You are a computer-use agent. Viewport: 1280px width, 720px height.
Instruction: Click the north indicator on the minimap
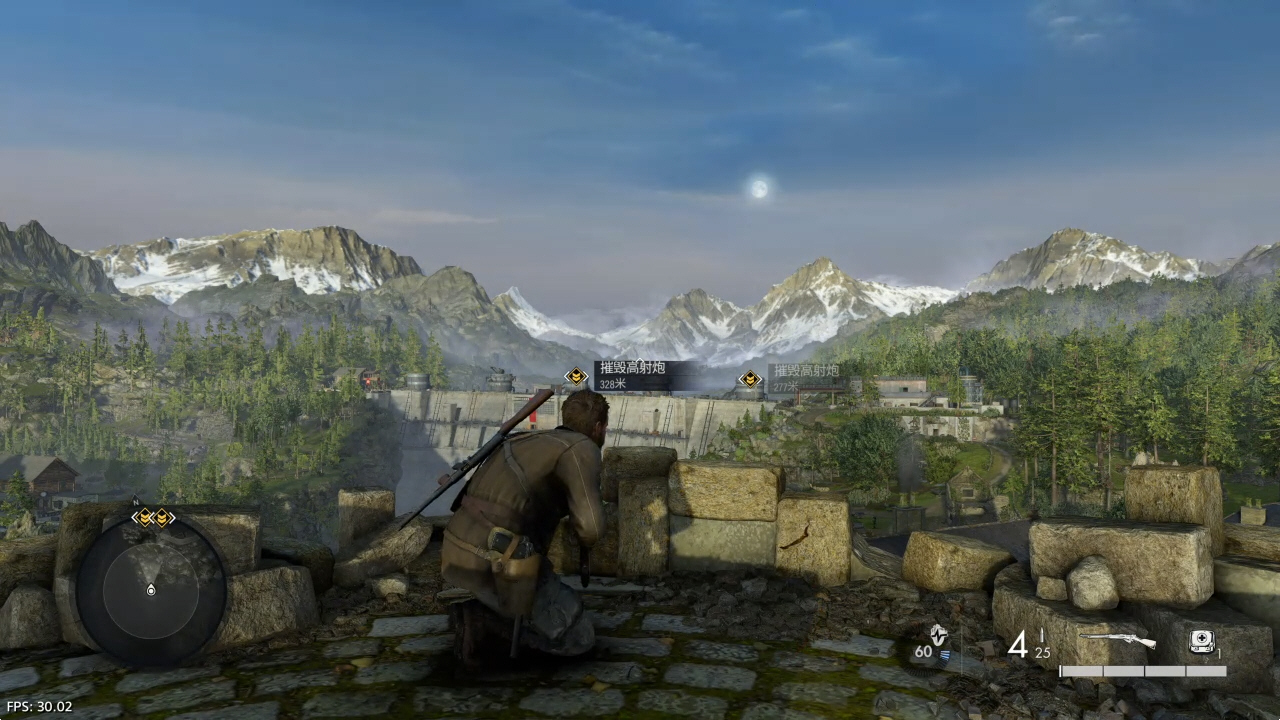click(x=135, y=502)
